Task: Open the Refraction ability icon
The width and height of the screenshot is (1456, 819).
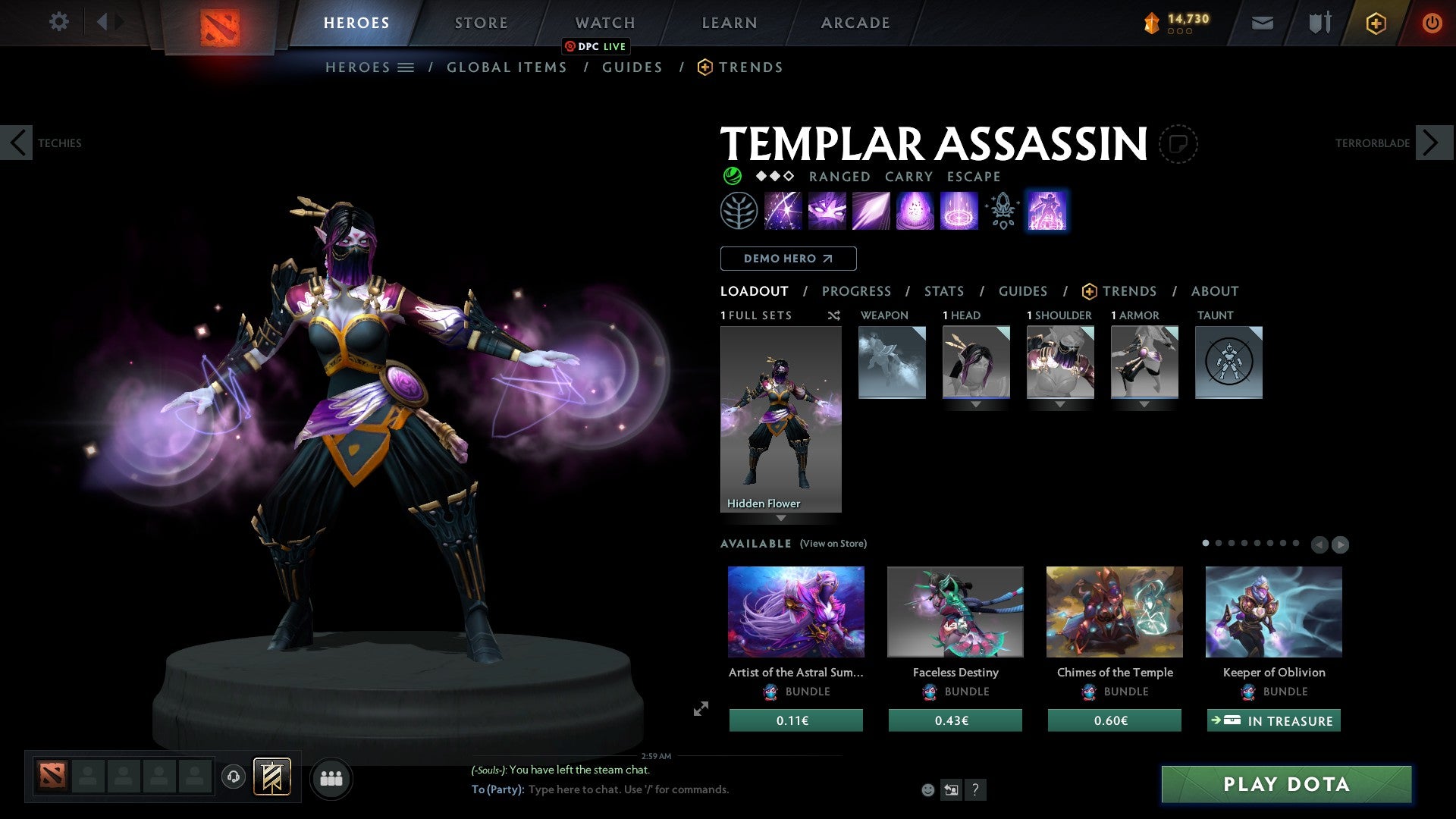Action: (781, 211)
